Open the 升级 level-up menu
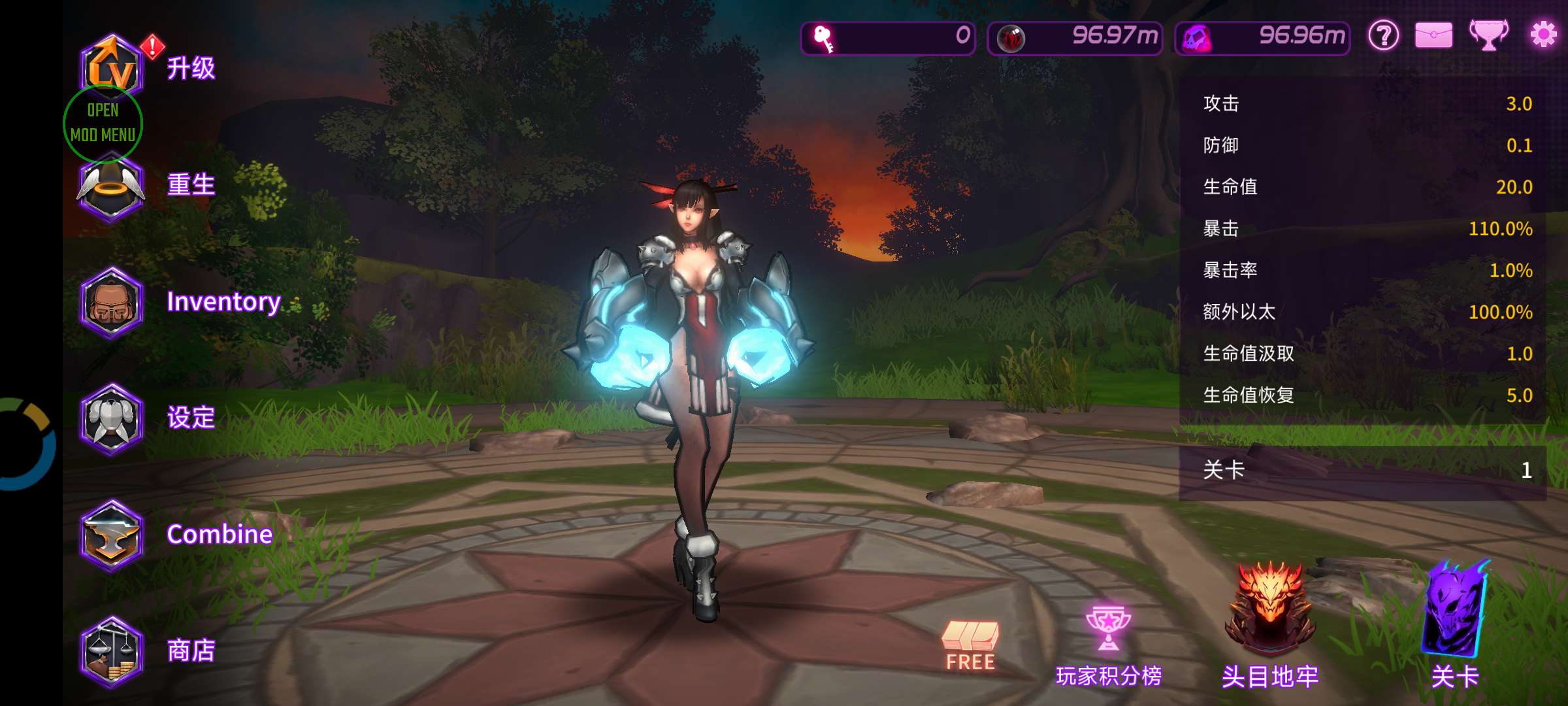Viewport: 1568px width, 706px height. pos(112,65)
